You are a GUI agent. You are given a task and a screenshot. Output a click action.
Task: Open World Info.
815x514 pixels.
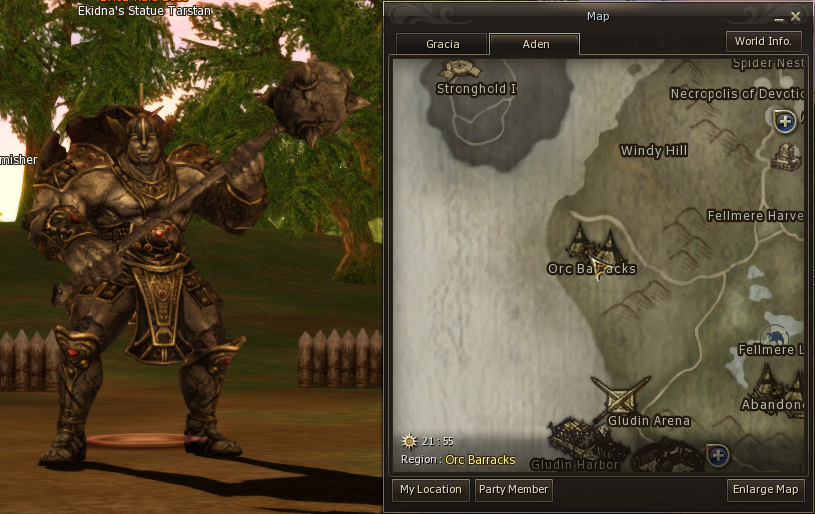click(763, 42)
